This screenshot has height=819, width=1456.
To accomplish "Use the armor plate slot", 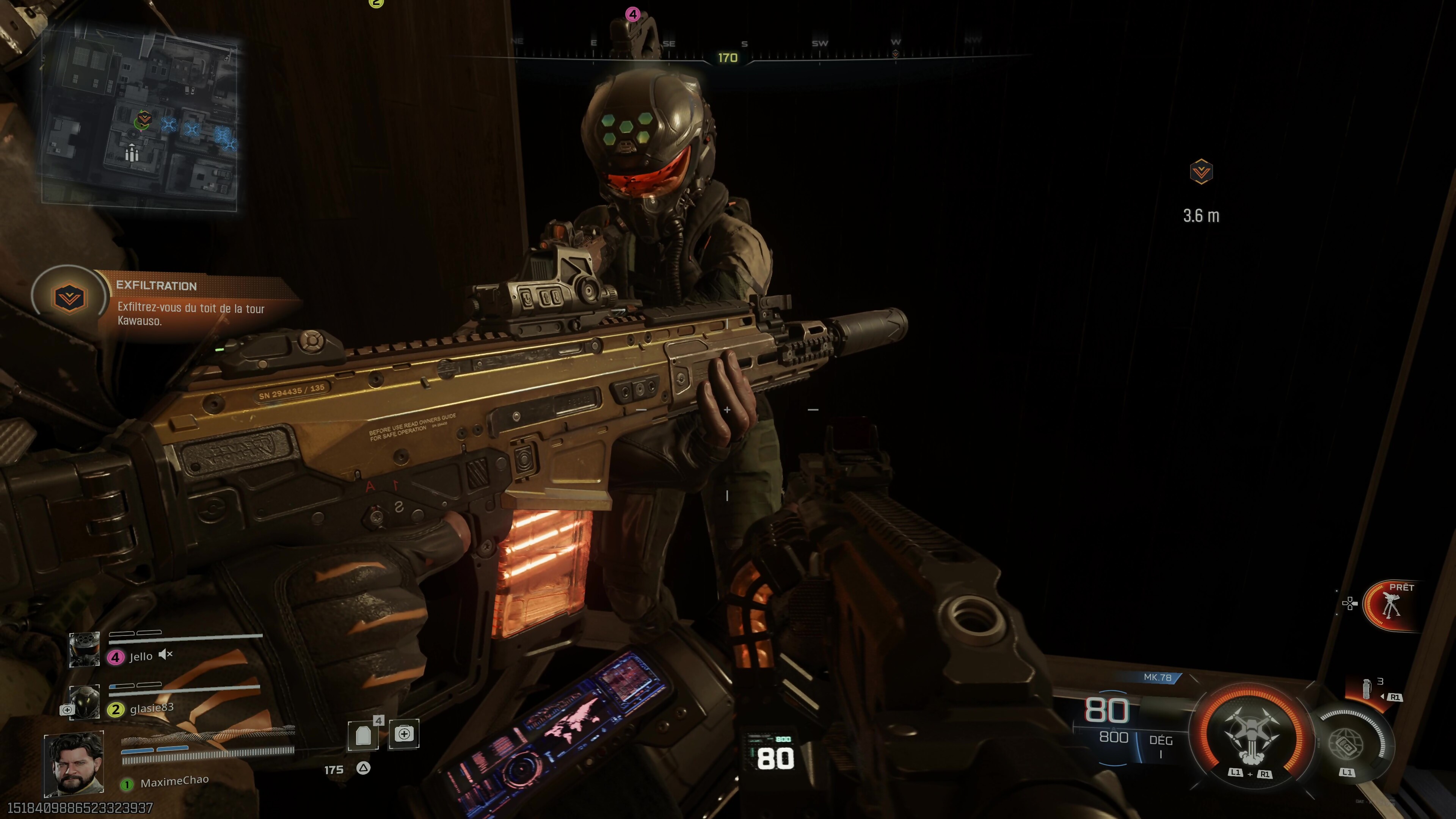I will point(363,735).
